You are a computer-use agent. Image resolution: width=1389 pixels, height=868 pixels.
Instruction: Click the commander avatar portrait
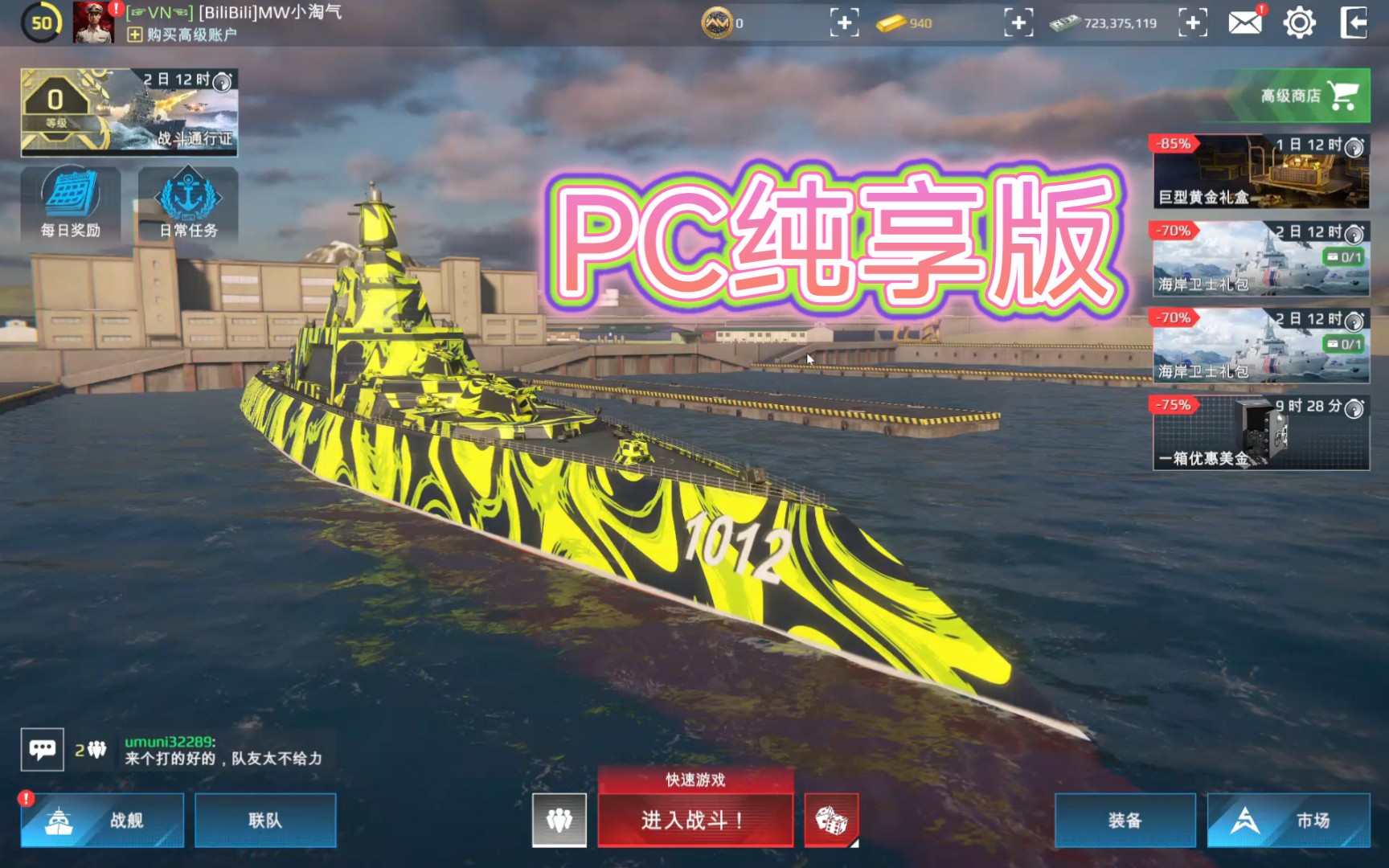coord(91,24)
